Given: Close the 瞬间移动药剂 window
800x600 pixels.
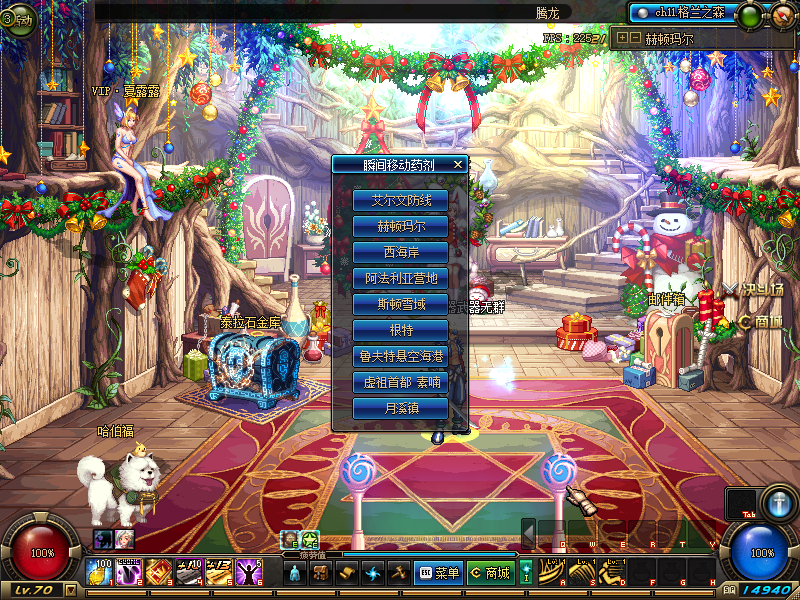Looking at the screenshot, I should click(458, 164).
